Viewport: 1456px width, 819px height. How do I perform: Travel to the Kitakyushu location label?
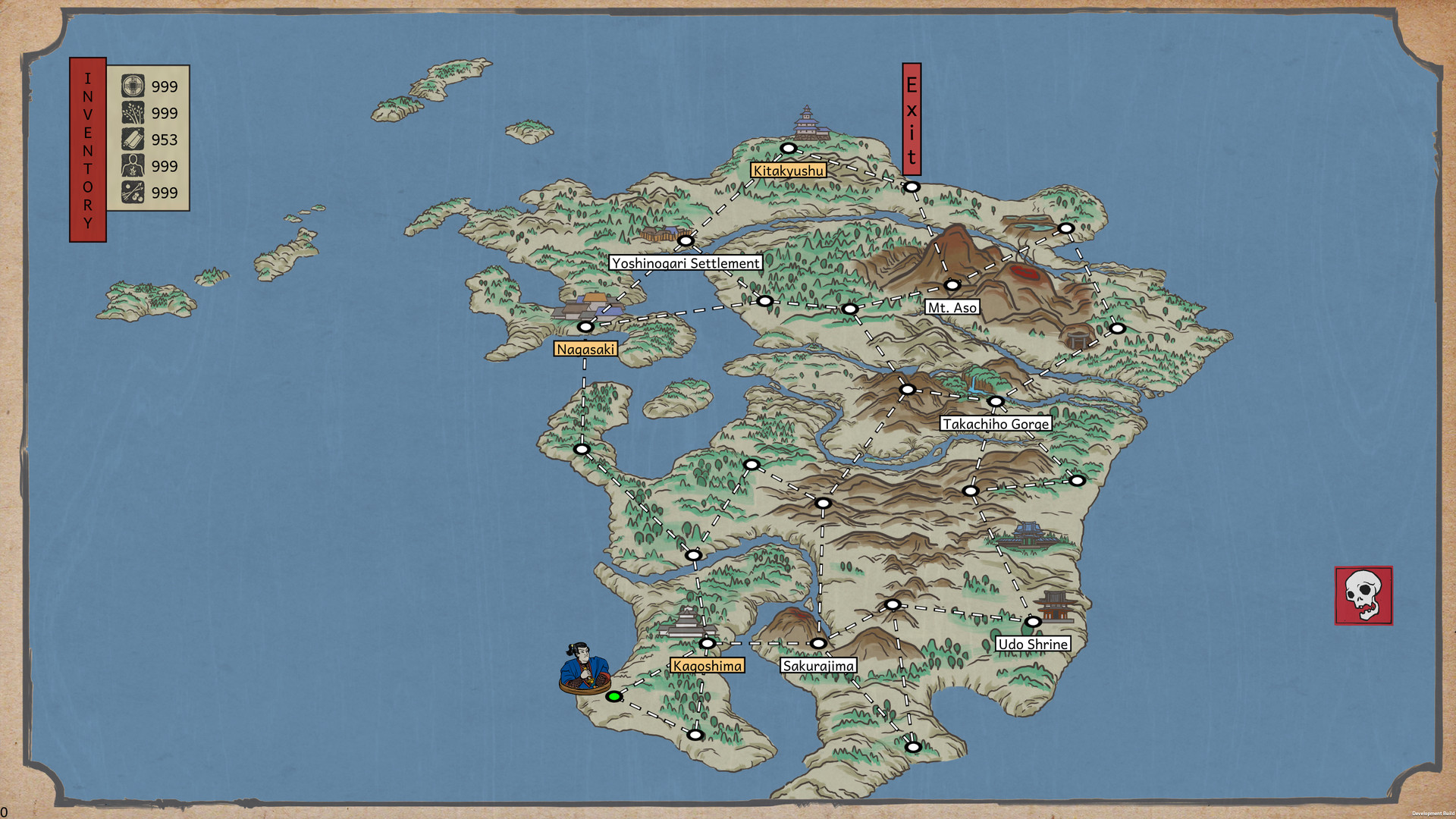tap(788, 171)
